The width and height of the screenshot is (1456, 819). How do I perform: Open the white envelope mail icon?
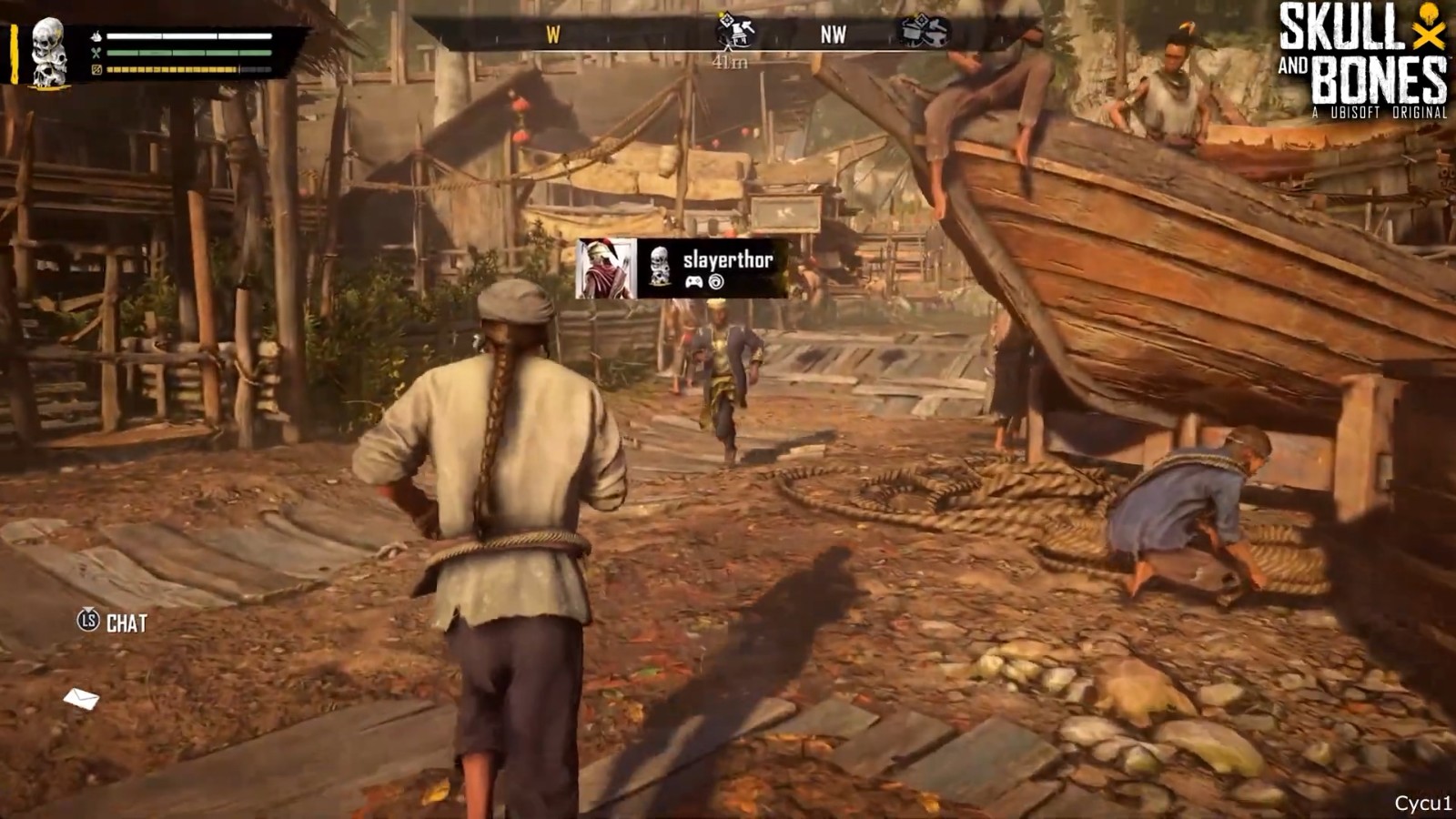(x=81, y=698)
